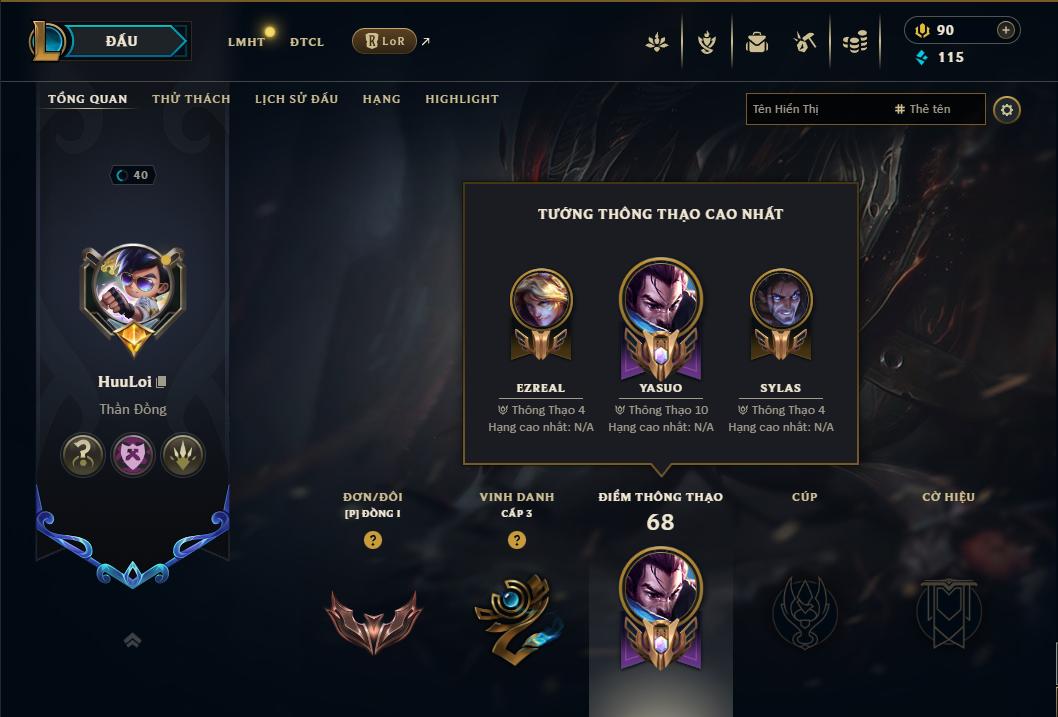Switch to the THỬ THÁCH tab
The height and width of the screenshot is (717, 1058).
tap(191, 99)
